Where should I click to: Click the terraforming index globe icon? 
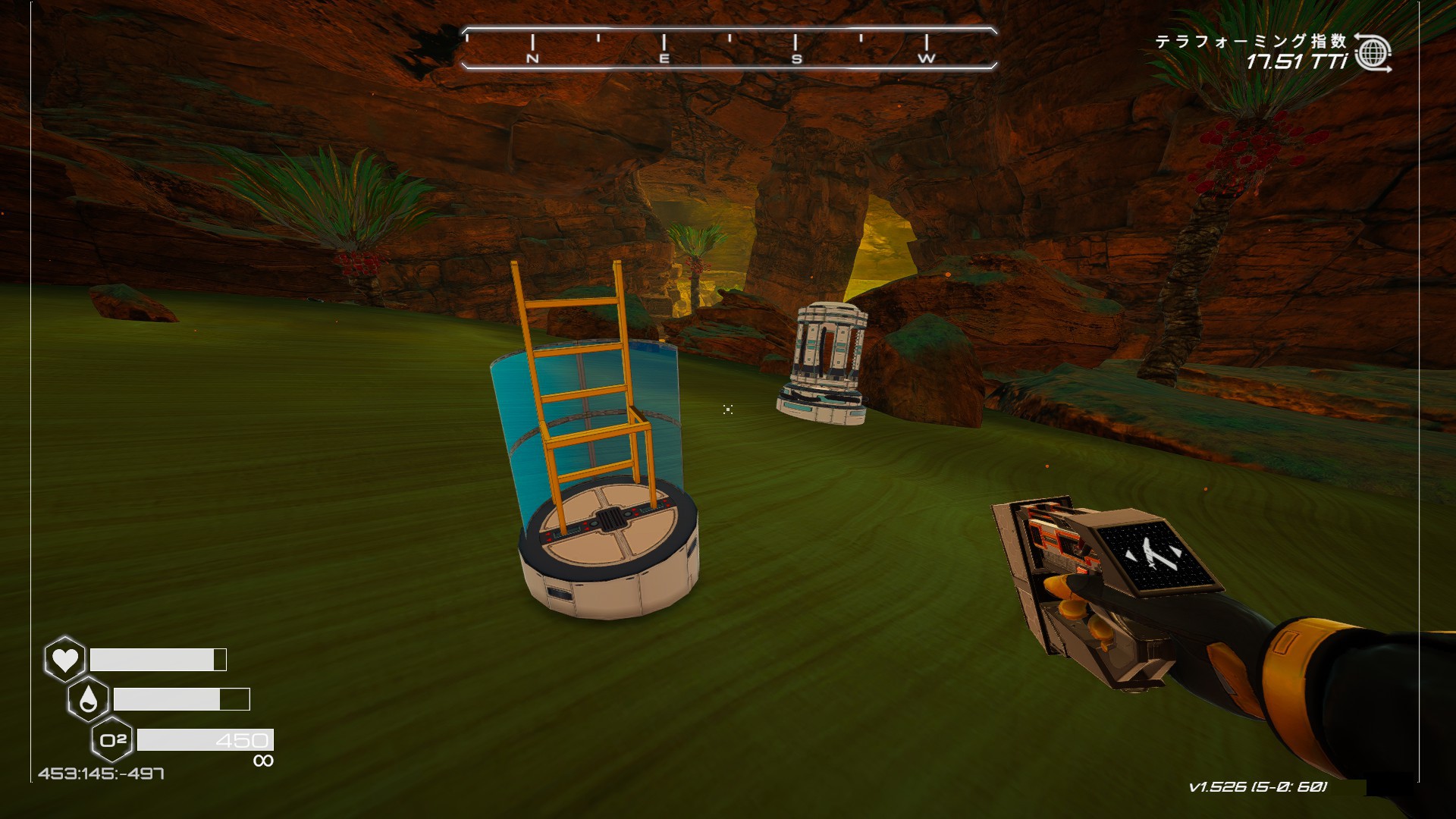point(1372,53)
